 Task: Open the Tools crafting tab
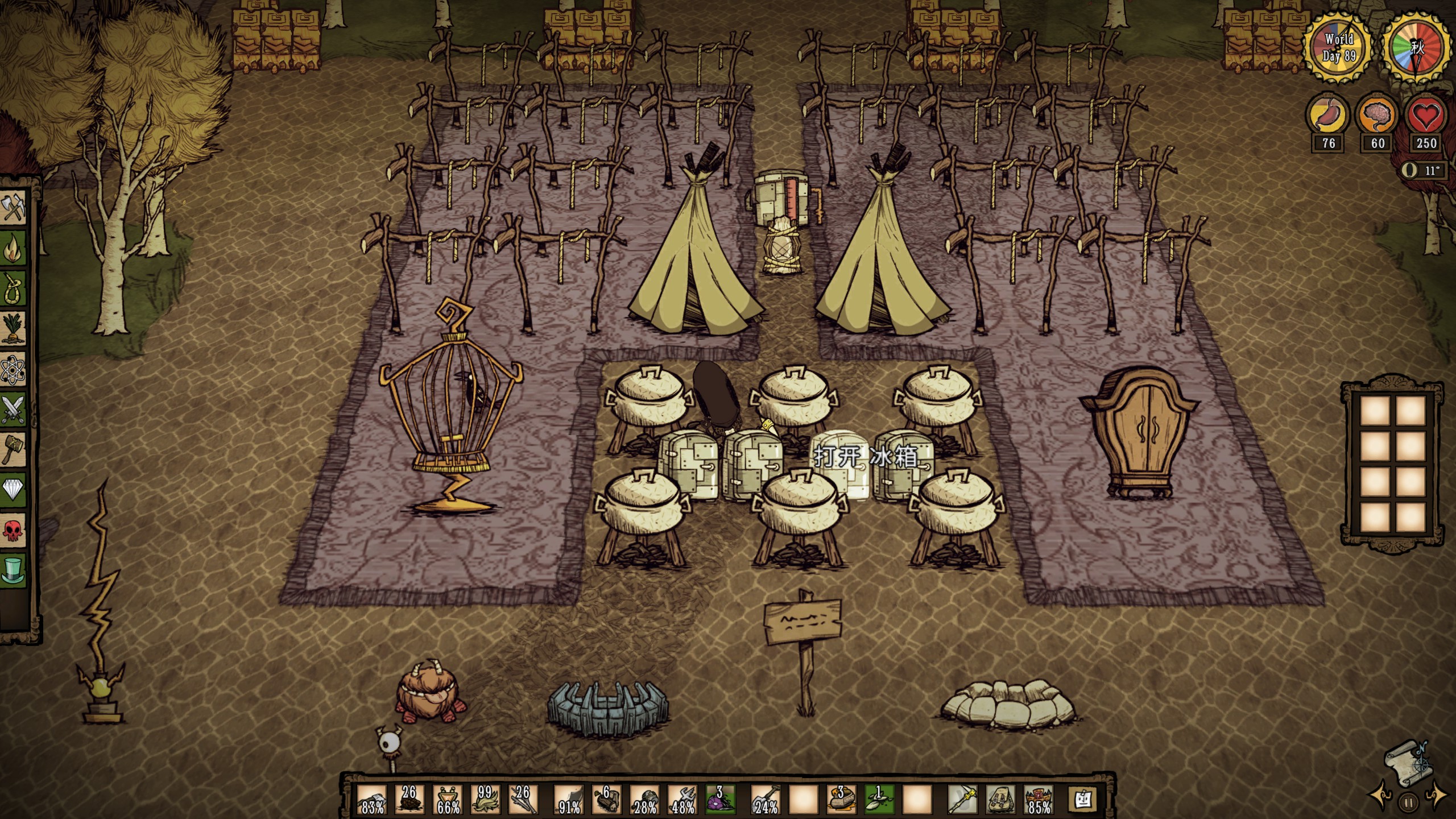(13, 207)
